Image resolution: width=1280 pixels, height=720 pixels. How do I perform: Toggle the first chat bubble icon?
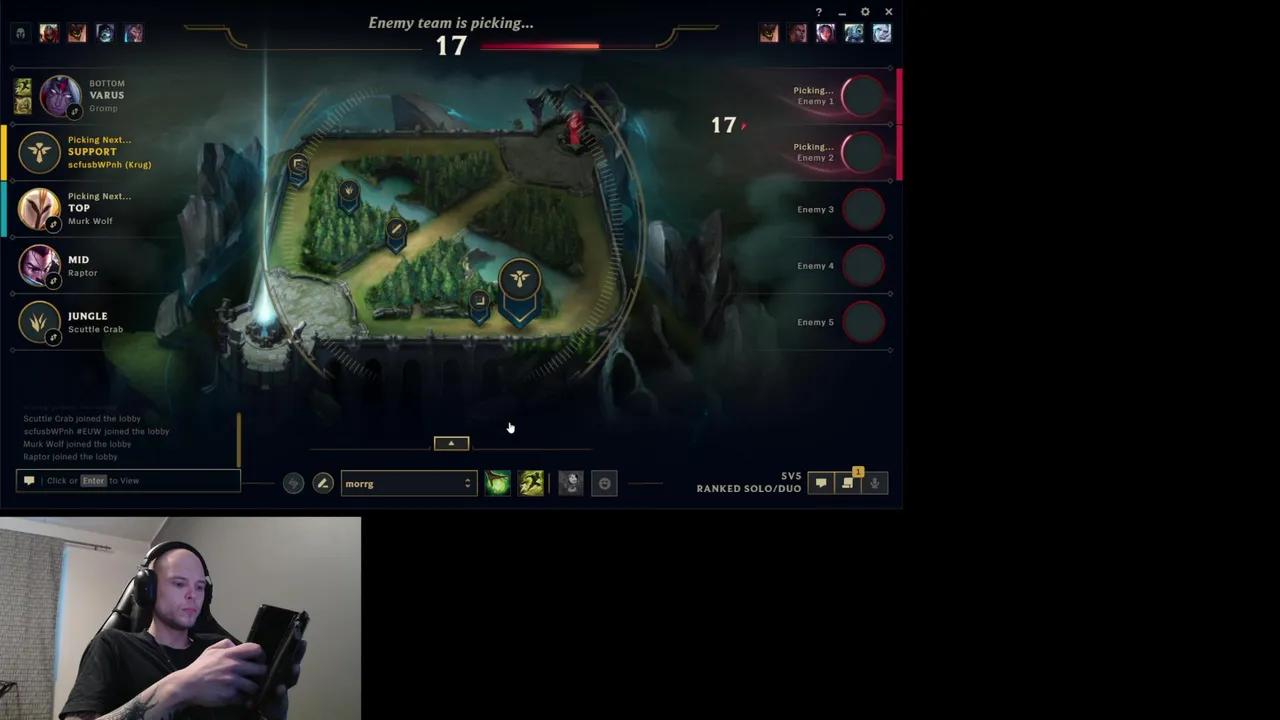coord(820,483)
